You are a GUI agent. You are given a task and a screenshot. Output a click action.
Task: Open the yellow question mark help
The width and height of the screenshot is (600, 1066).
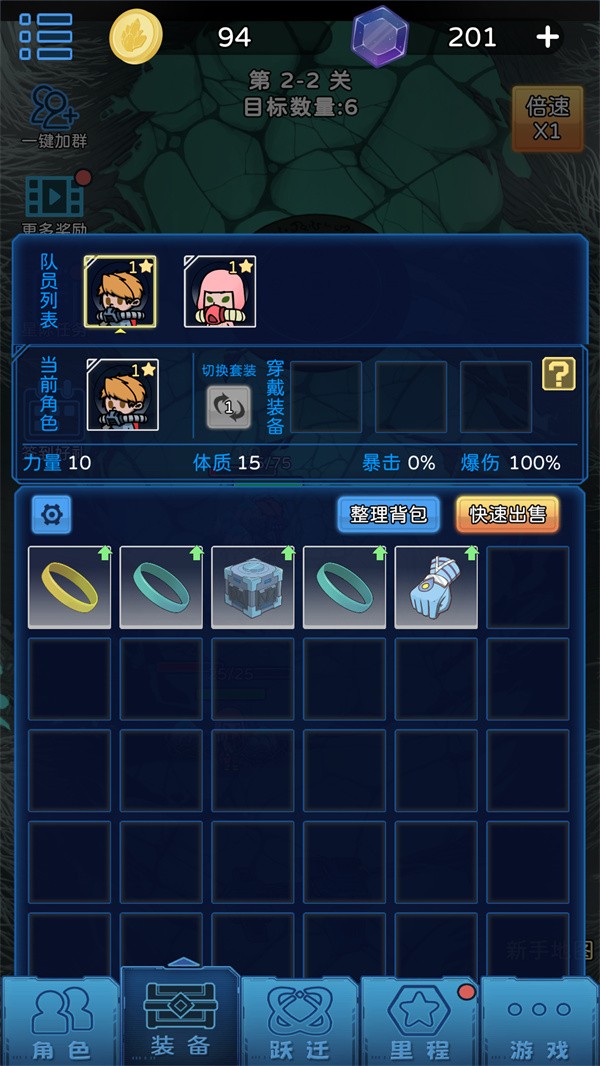(x=558, y=374)
